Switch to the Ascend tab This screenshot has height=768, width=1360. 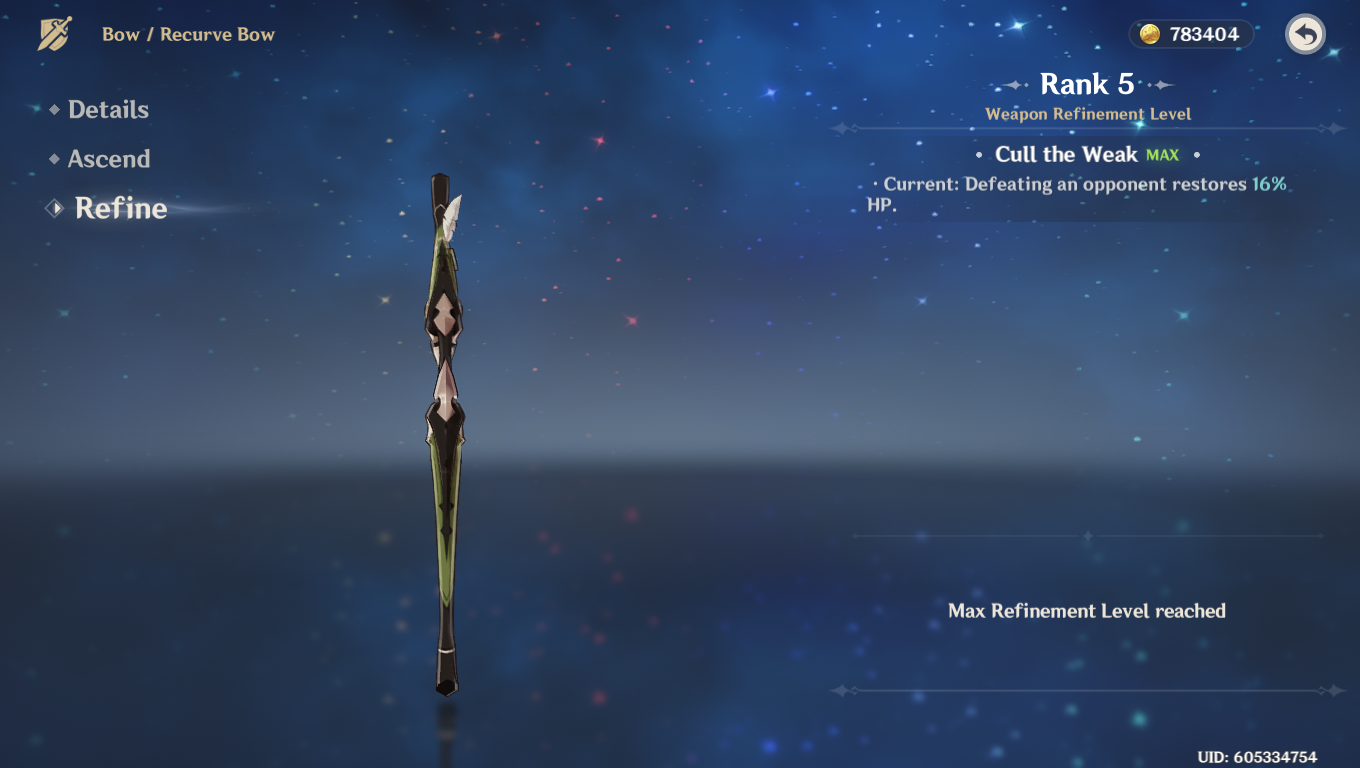tap(107, 159)
